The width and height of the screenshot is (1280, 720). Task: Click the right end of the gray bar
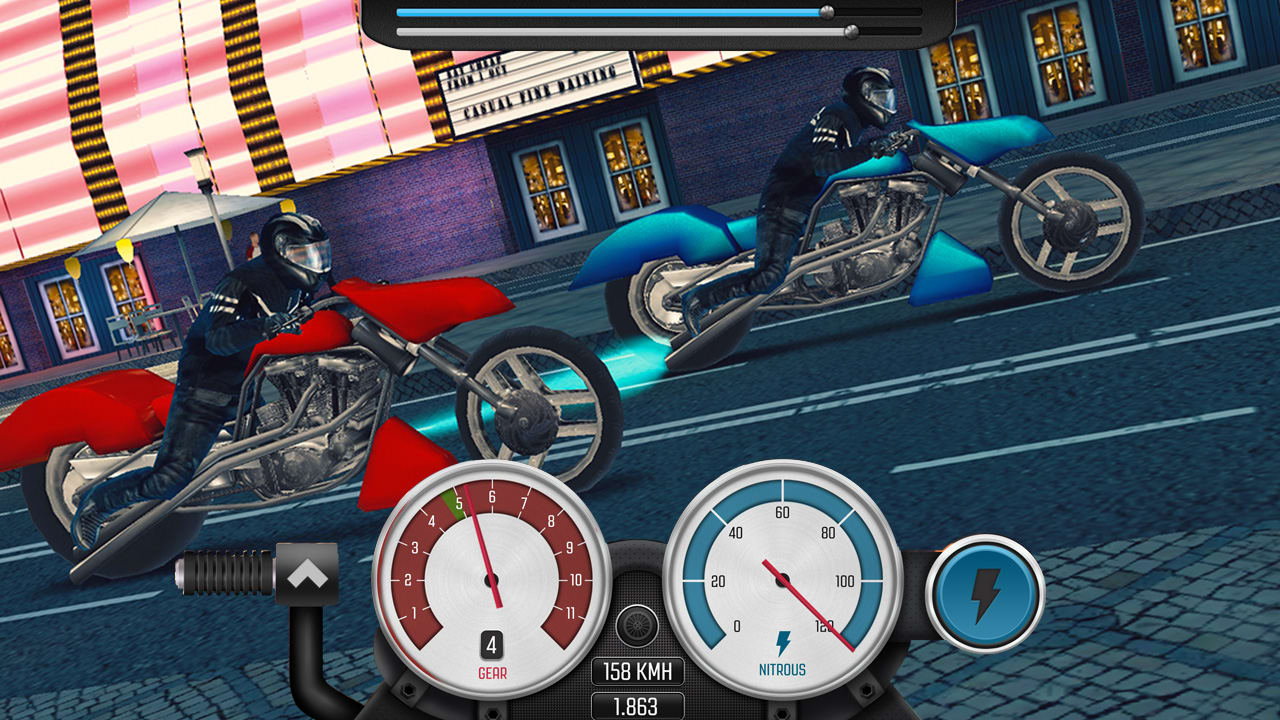tap(915, 29)
